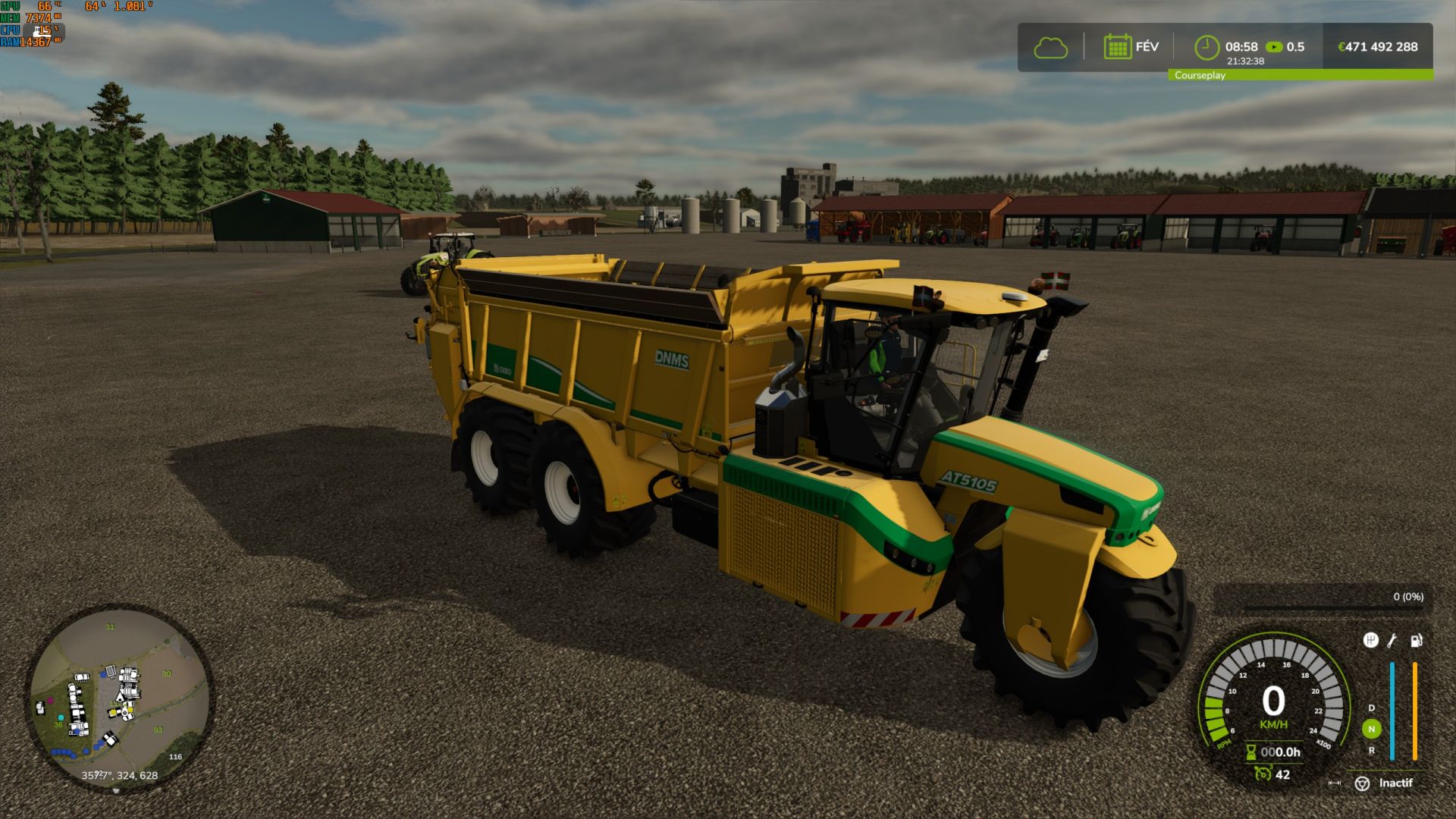Click the working width arrows icon
This screenshot has width=1456, height=819.
click(1335, 783)
